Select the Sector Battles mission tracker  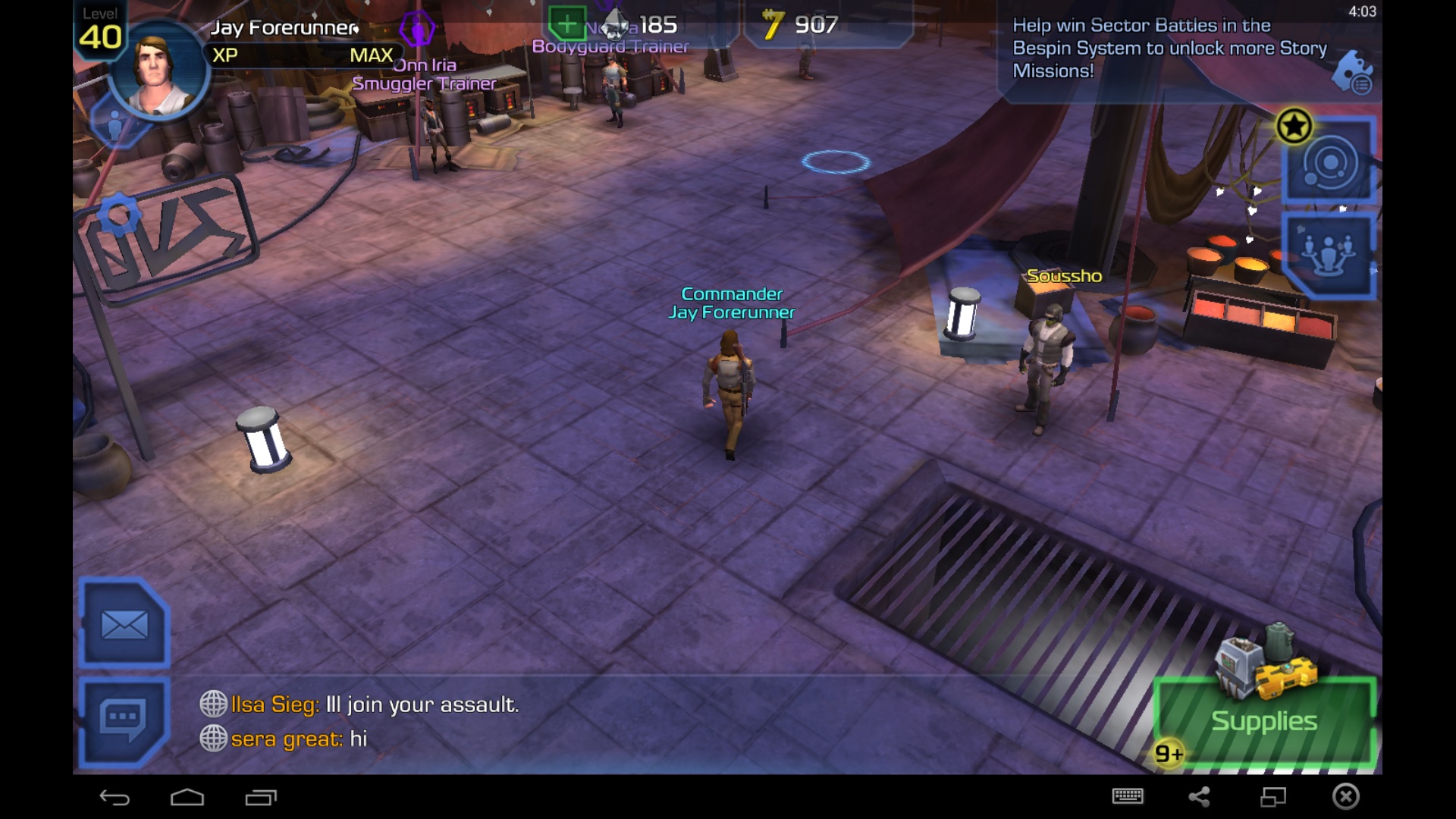[x=1168, y=48]
